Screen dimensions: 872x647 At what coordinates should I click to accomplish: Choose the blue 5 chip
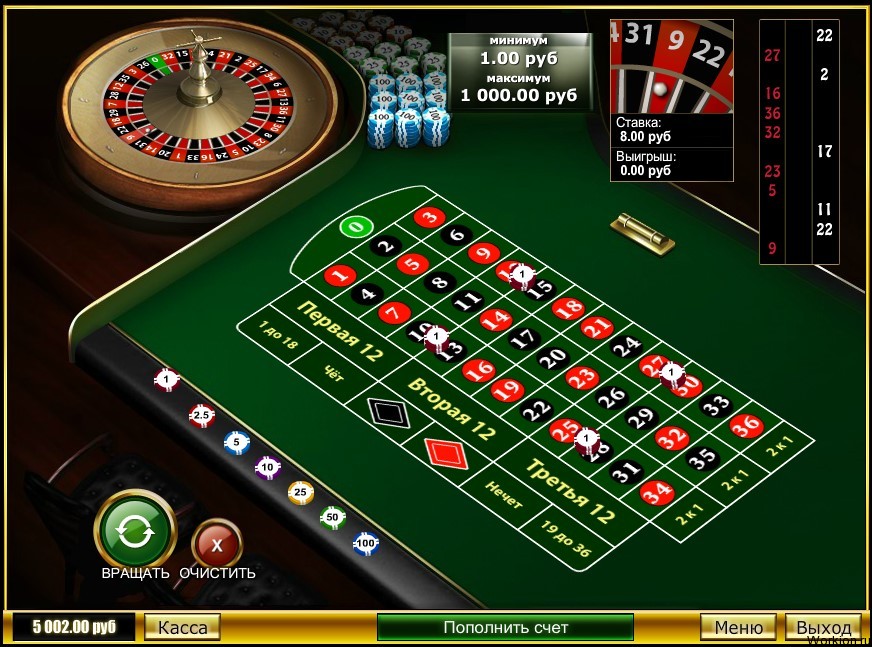coord(236,442)
